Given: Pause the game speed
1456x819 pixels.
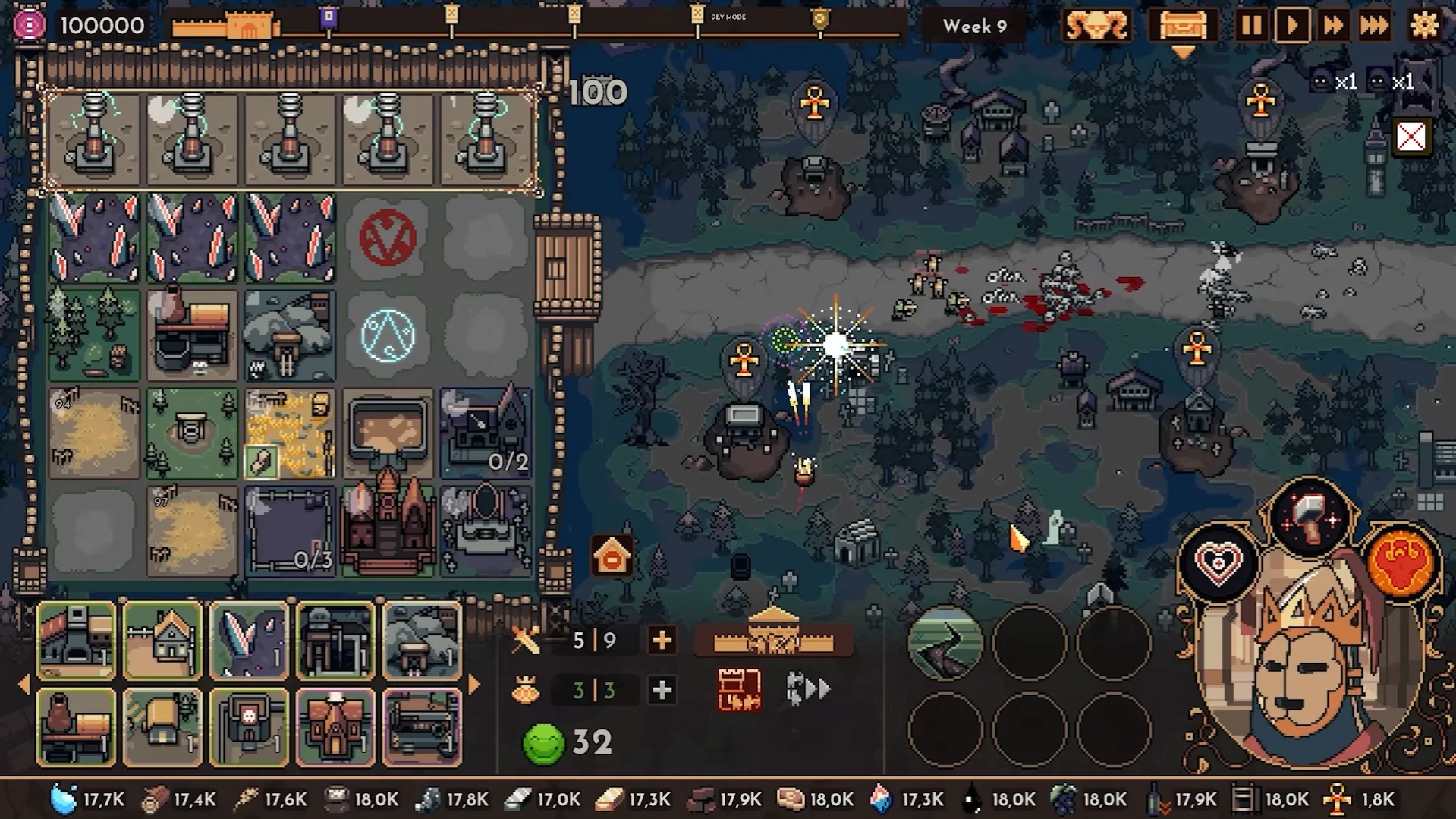Looking at the screenshot, I should coord(1250,26).
